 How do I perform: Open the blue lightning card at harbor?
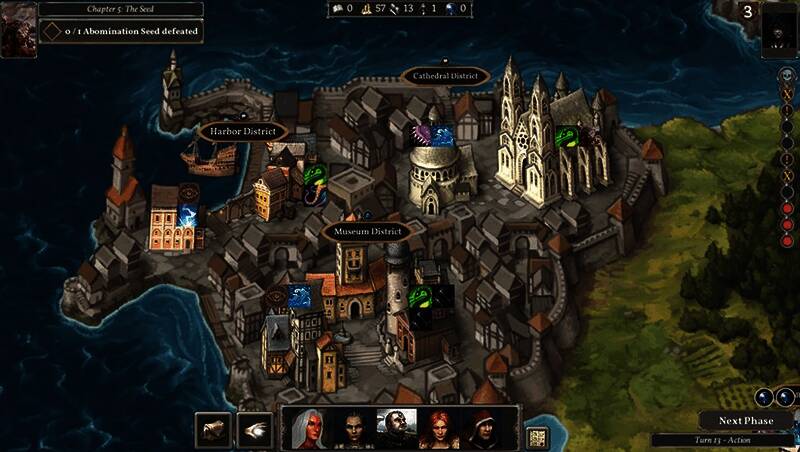click(189, 215)
